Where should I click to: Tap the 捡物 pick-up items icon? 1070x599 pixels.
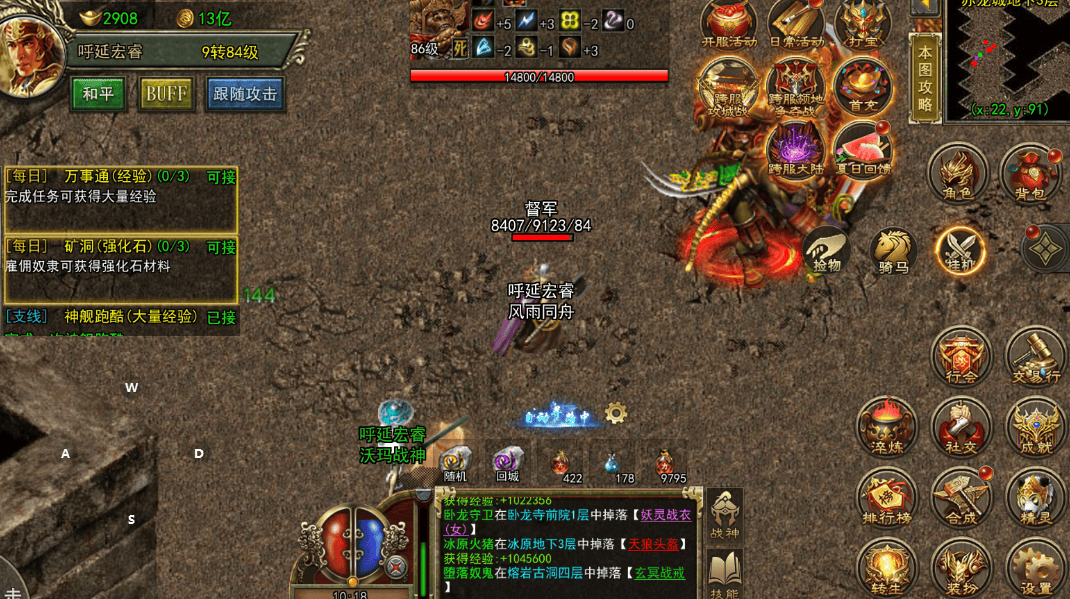coord(827,251)
